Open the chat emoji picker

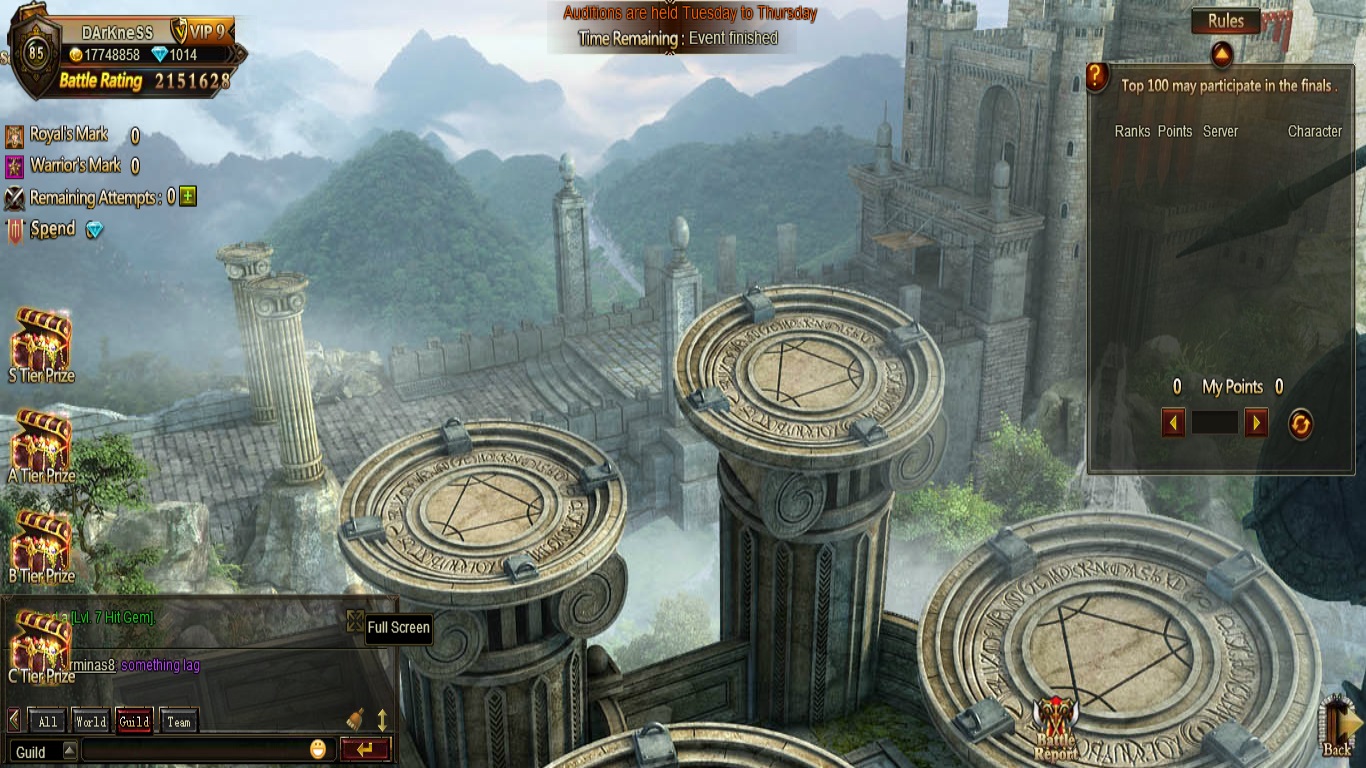click(318, 749)
